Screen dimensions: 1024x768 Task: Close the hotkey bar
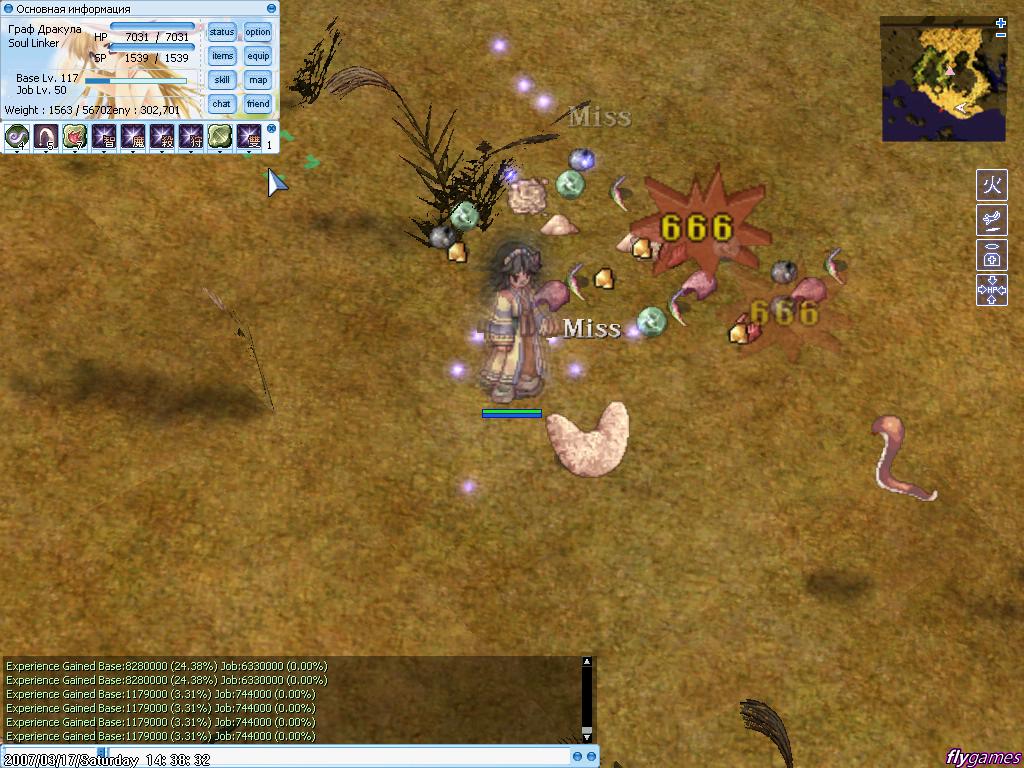click(x=271, y=128)
